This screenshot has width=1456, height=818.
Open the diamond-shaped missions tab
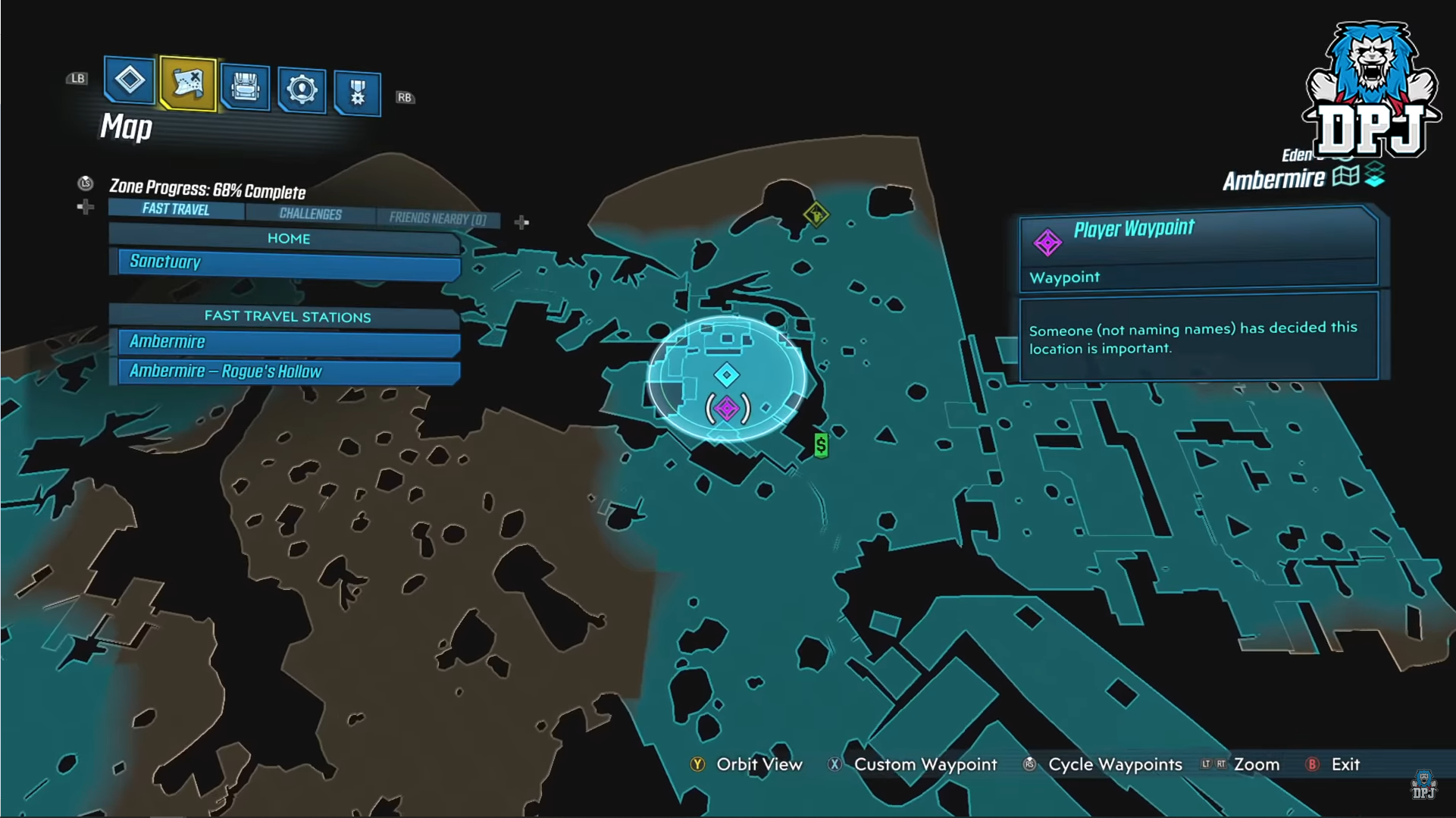[130, 80]
